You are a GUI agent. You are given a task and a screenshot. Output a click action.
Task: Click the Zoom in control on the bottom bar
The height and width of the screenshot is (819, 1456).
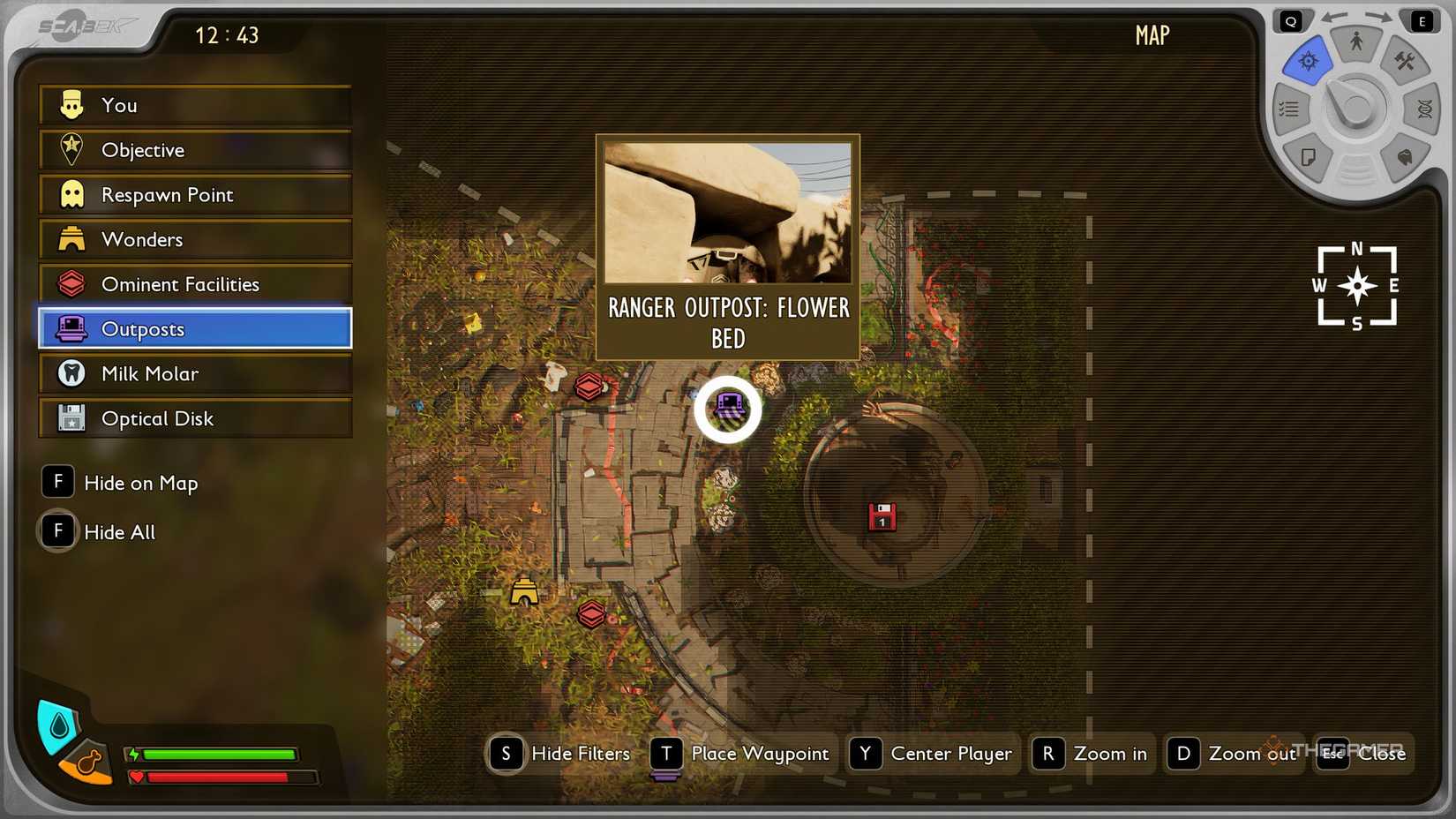tap(1092, 754)
